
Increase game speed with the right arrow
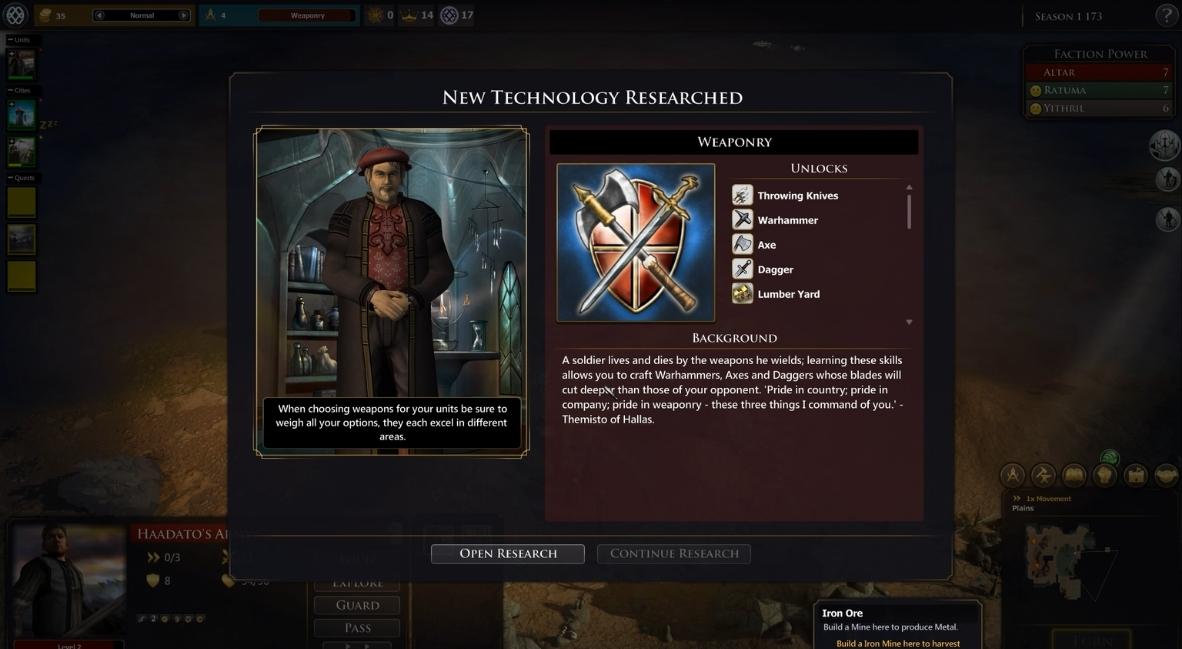point(183,16)
